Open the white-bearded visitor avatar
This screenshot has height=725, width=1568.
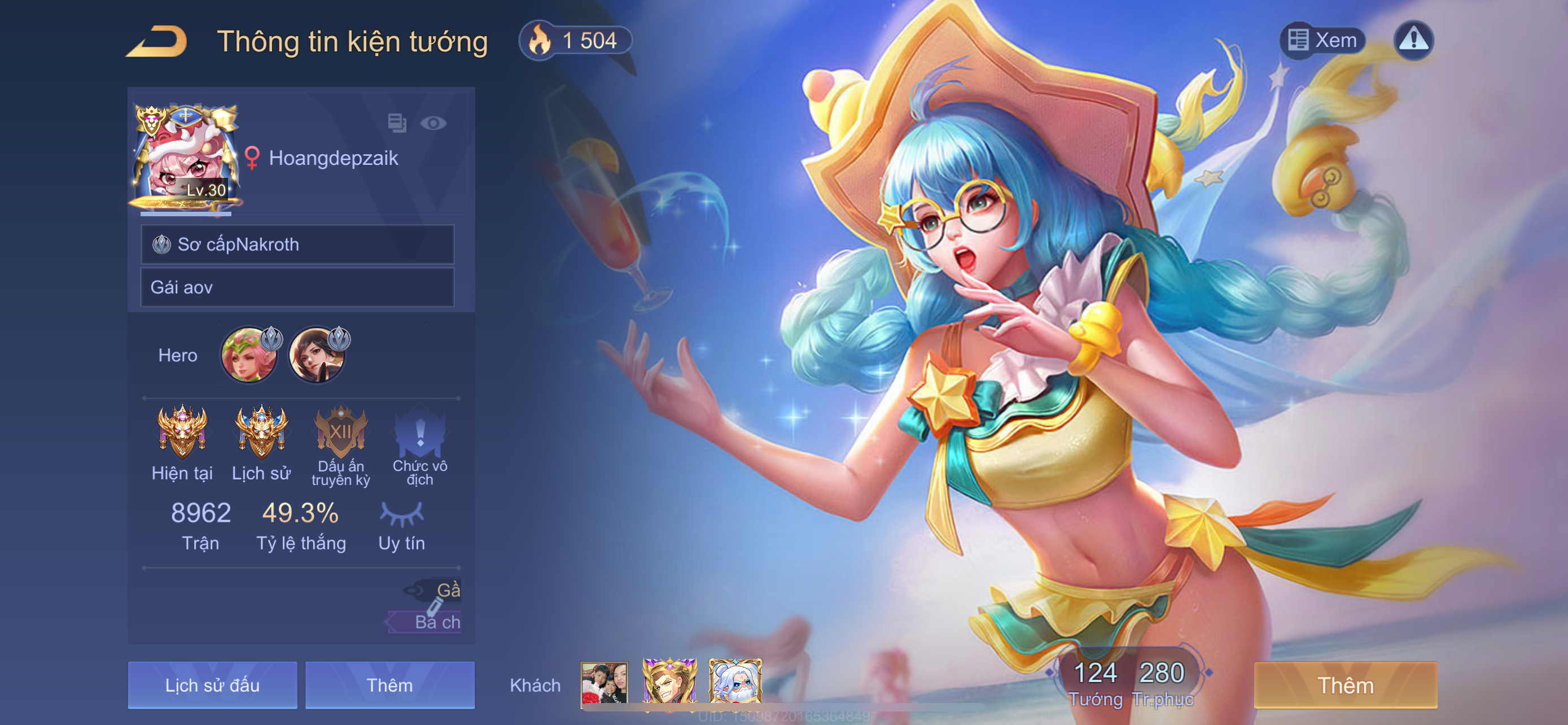click(735, 683)
